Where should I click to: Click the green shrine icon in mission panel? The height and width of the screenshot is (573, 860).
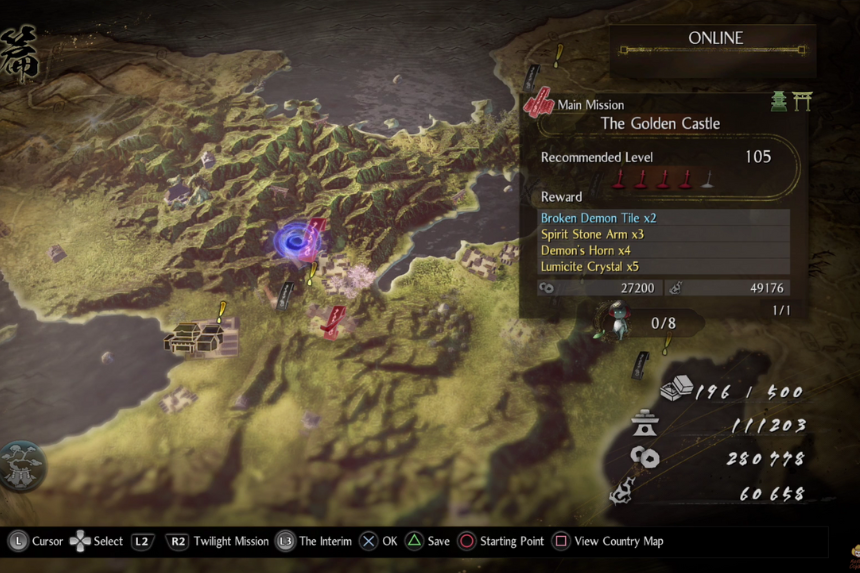pos(779,101)
